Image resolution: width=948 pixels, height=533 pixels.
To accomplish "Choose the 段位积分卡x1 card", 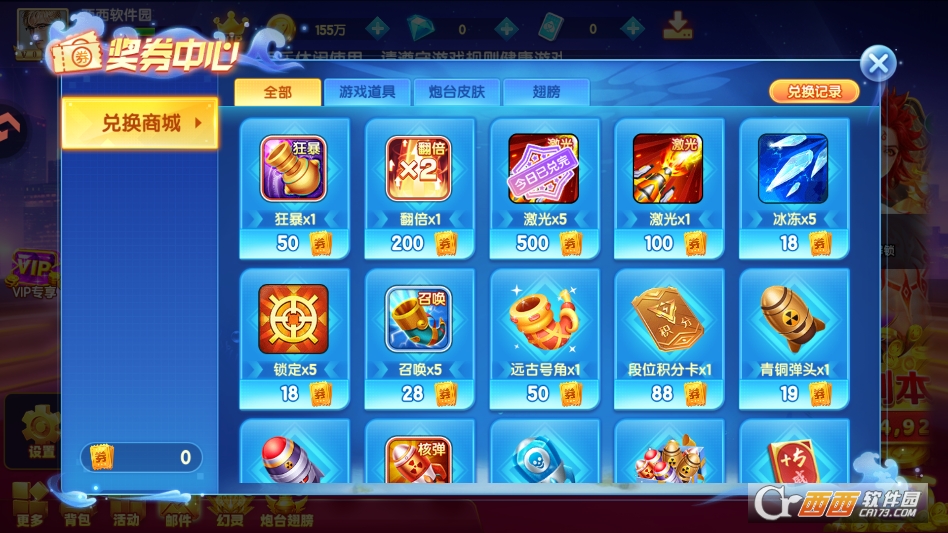I will [x=668, y=338].
